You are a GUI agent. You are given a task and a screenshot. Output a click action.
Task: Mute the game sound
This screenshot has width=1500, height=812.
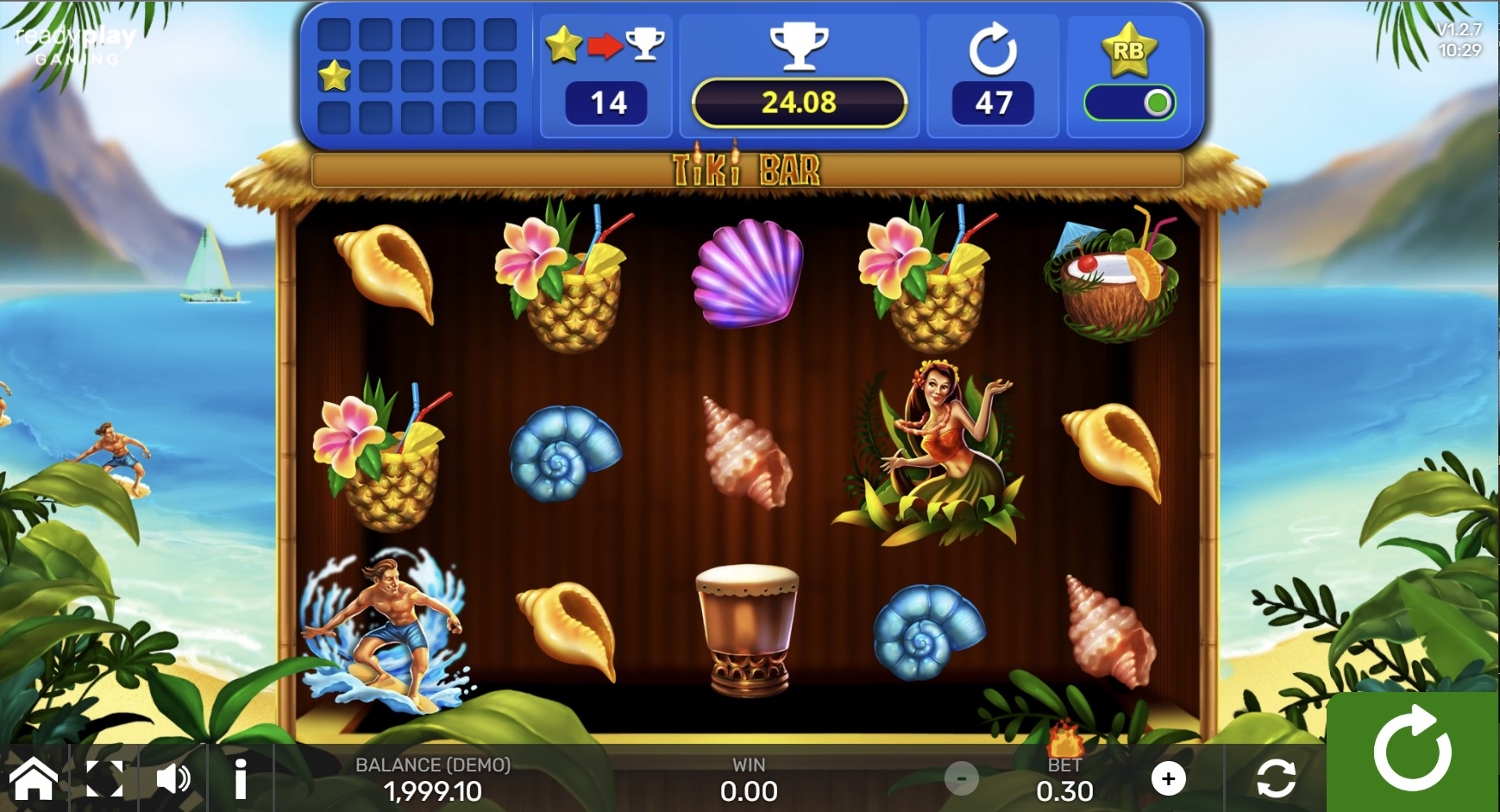click(x=173, y=778)
